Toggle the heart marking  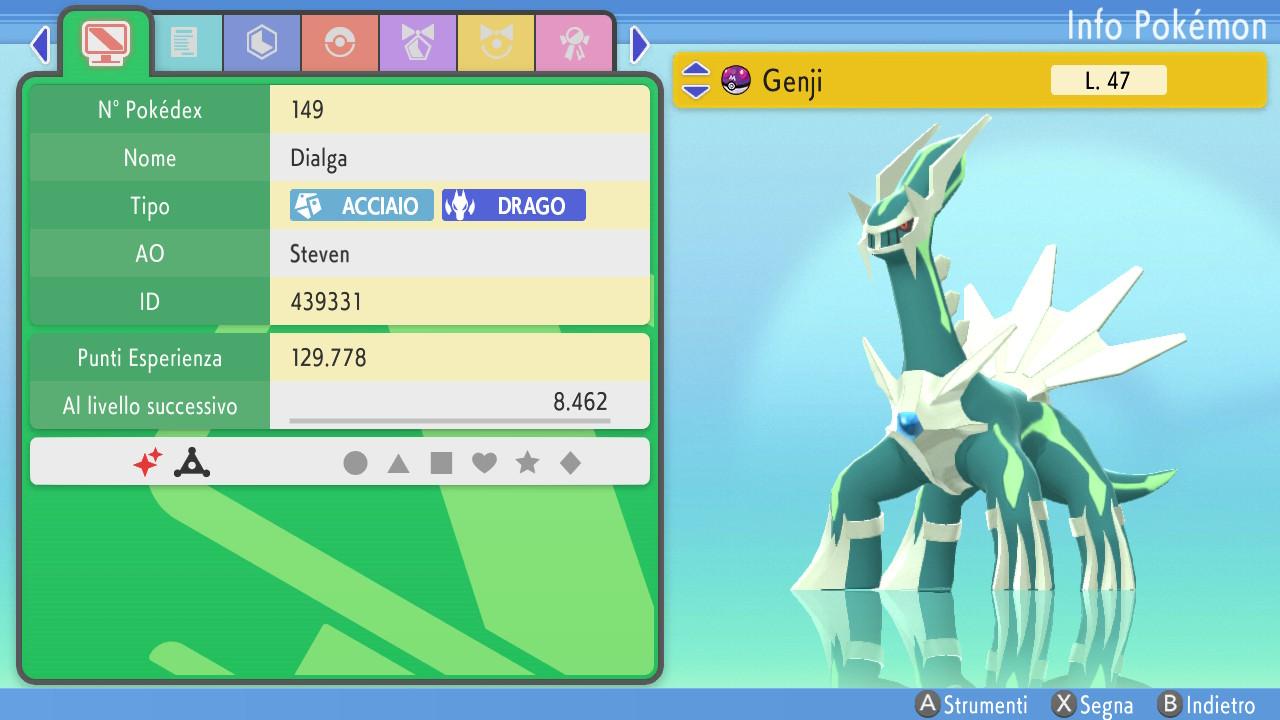[x=484, y=463]
